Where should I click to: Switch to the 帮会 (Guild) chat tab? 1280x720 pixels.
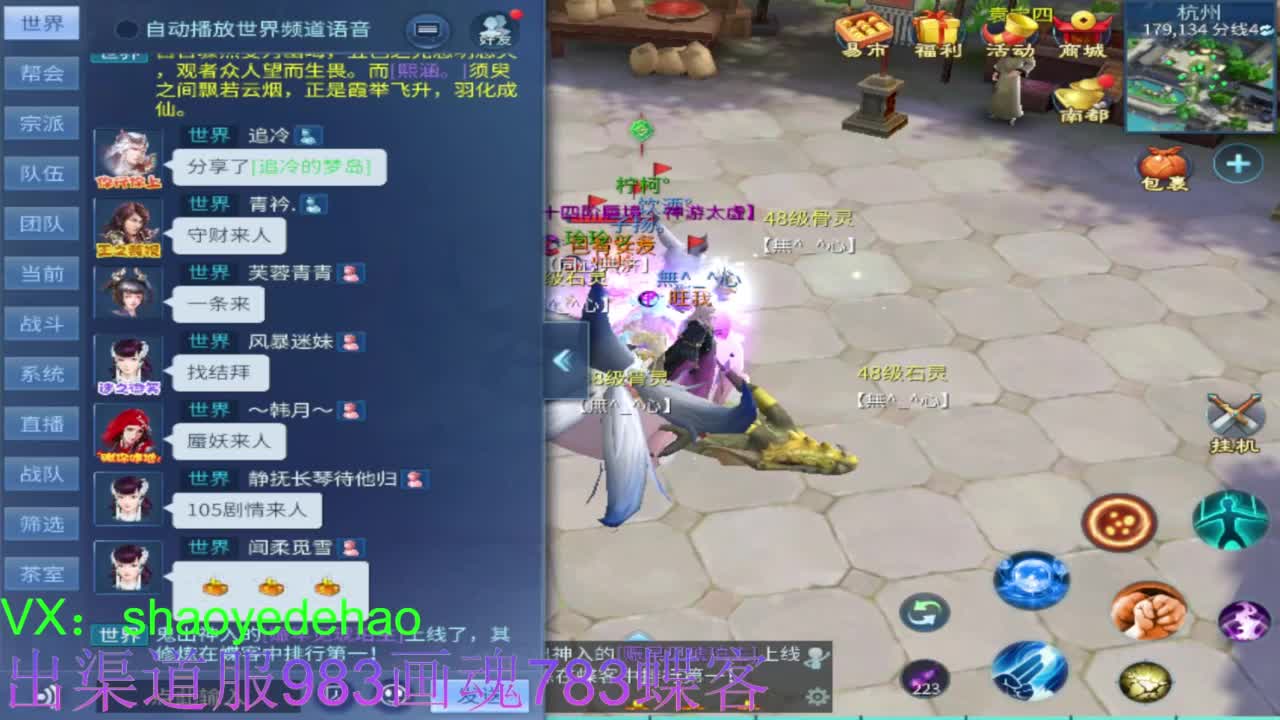coord(40,73)
